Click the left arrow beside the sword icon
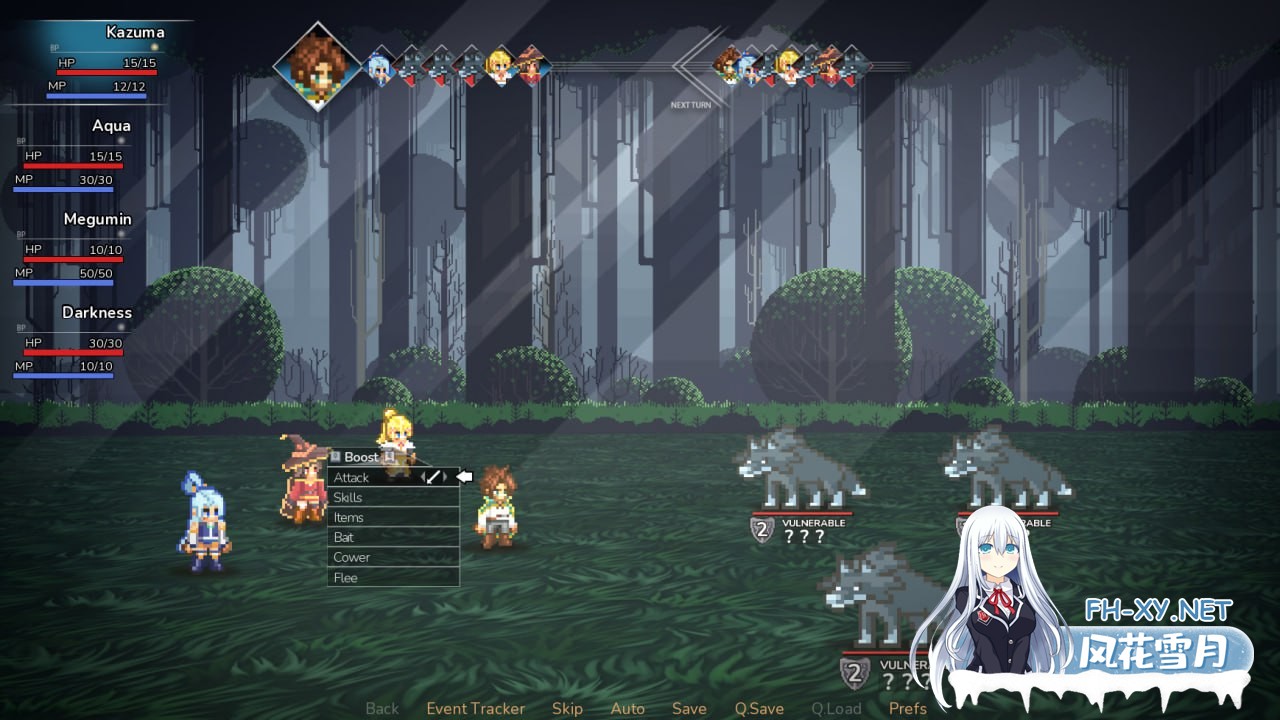Viewport: 1280px width, 720px height. click(422, 477)
